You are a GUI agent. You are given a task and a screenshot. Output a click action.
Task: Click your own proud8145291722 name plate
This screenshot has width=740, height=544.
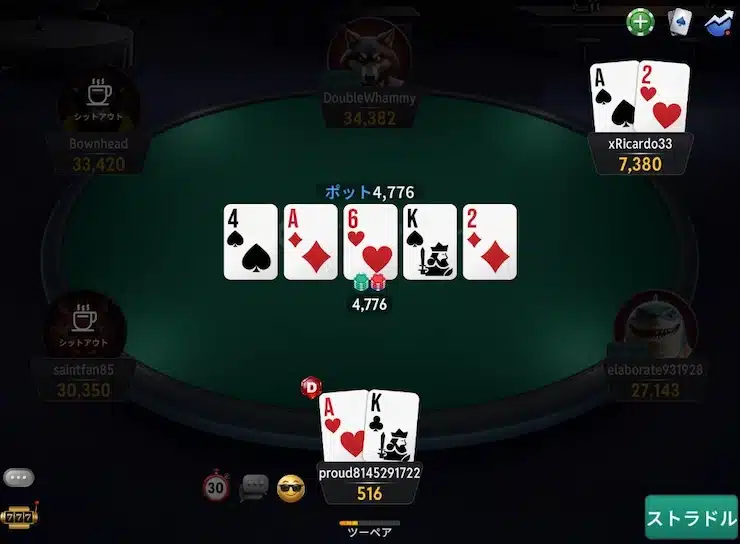369,472
